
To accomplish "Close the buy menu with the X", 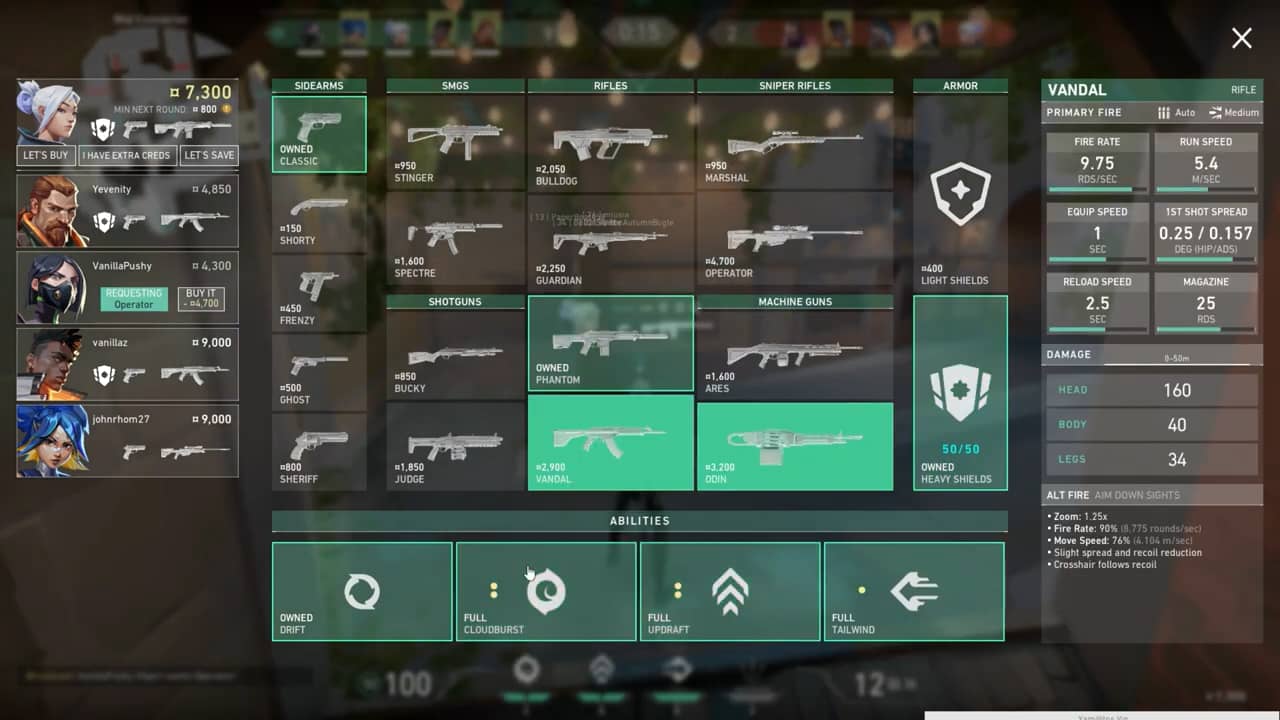I will (x=1241, y=38).
